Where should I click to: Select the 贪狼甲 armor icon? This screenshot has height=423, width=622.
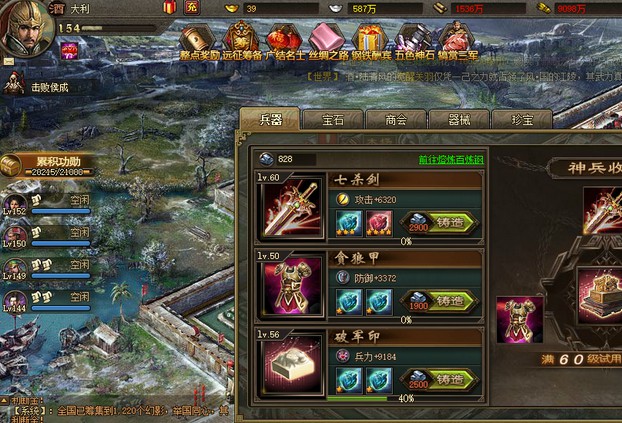[291, 285]
